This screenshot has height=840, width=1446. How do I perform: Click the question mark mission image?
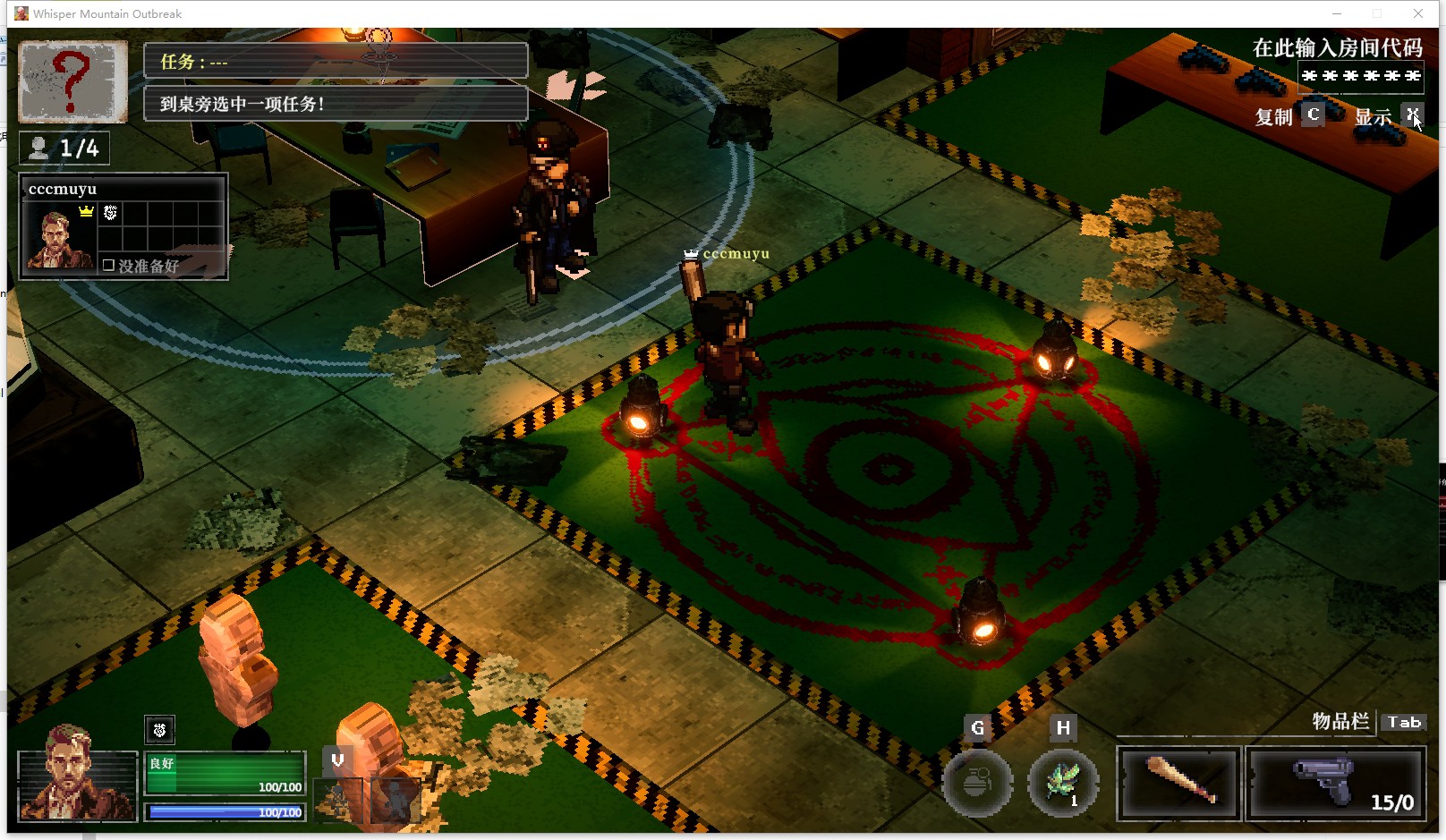72,81
